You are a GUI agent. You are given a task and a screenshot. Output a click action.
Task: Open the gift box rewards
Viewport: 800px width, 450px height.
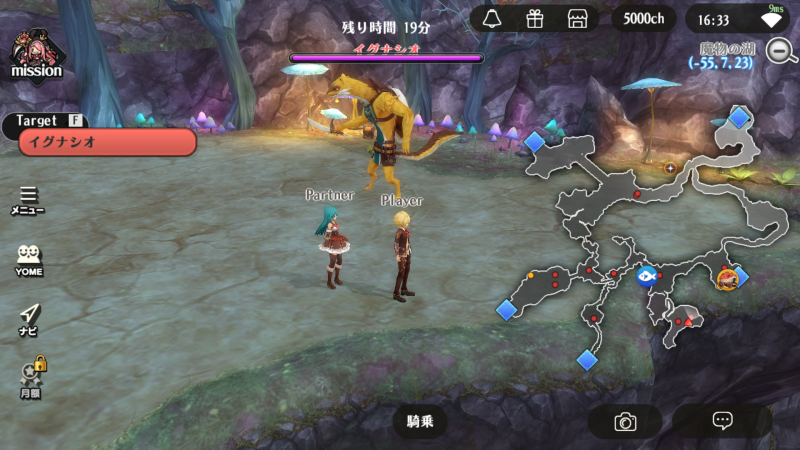[x=534, y=19]
